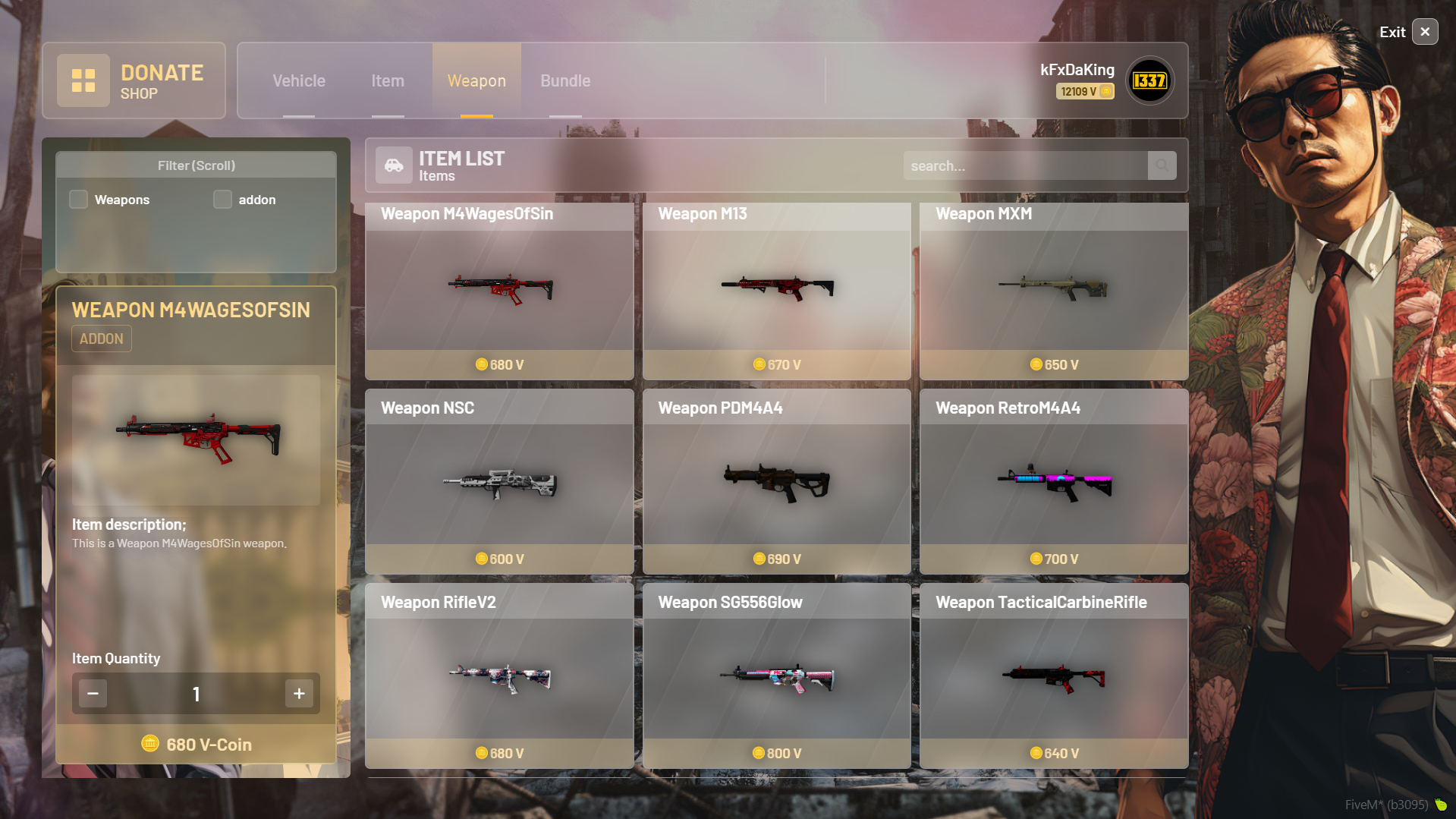Image resolution: width=1456 pixels, height=819 pixels.
Task: Purchase the item for 680 V-Coin
Action: tap(196, 744)
